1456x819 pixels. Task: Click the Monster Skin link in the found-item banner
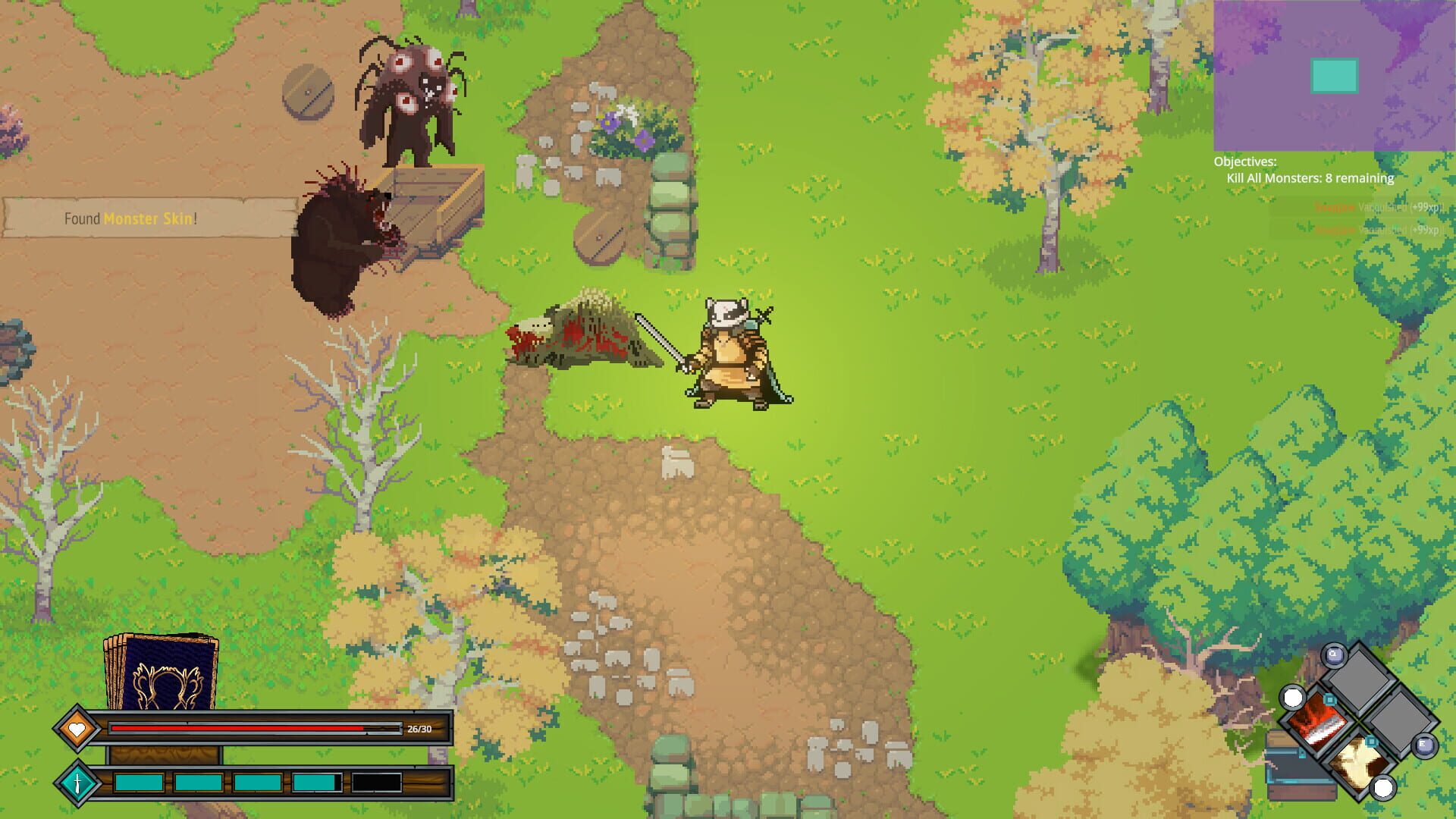[149, 220]
